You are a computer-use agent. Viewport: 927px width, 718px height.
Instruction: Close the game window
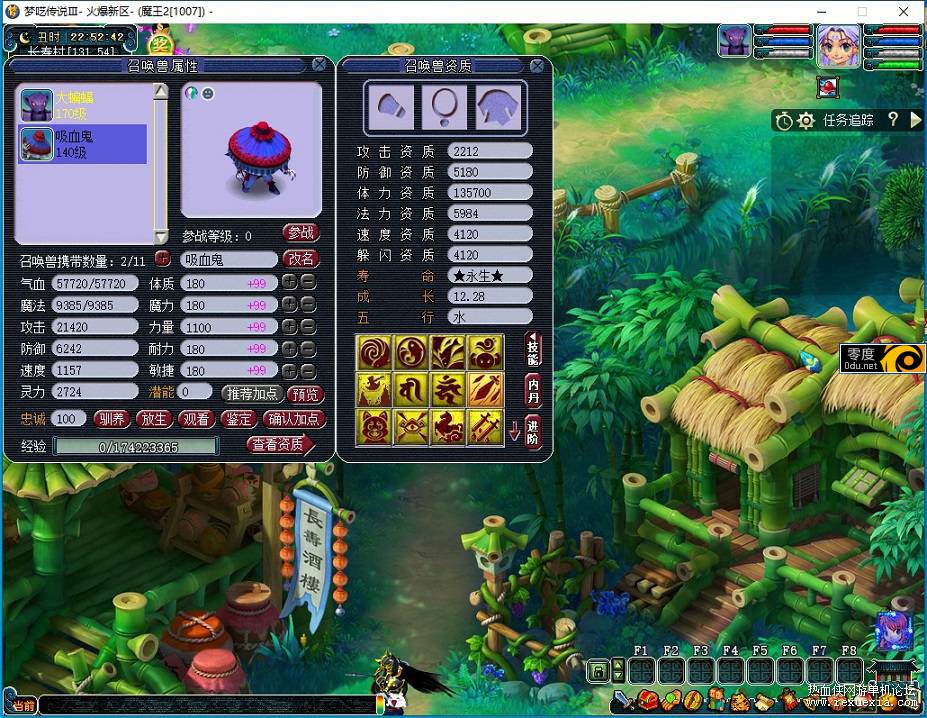point(903,11)
